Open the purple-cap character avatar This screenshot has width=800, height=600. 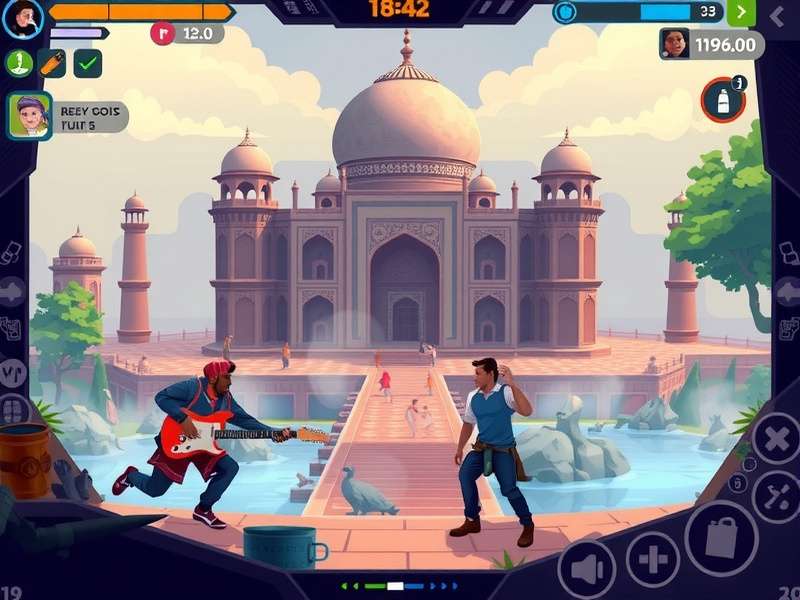pyautogui.click(x=30, y=116)
